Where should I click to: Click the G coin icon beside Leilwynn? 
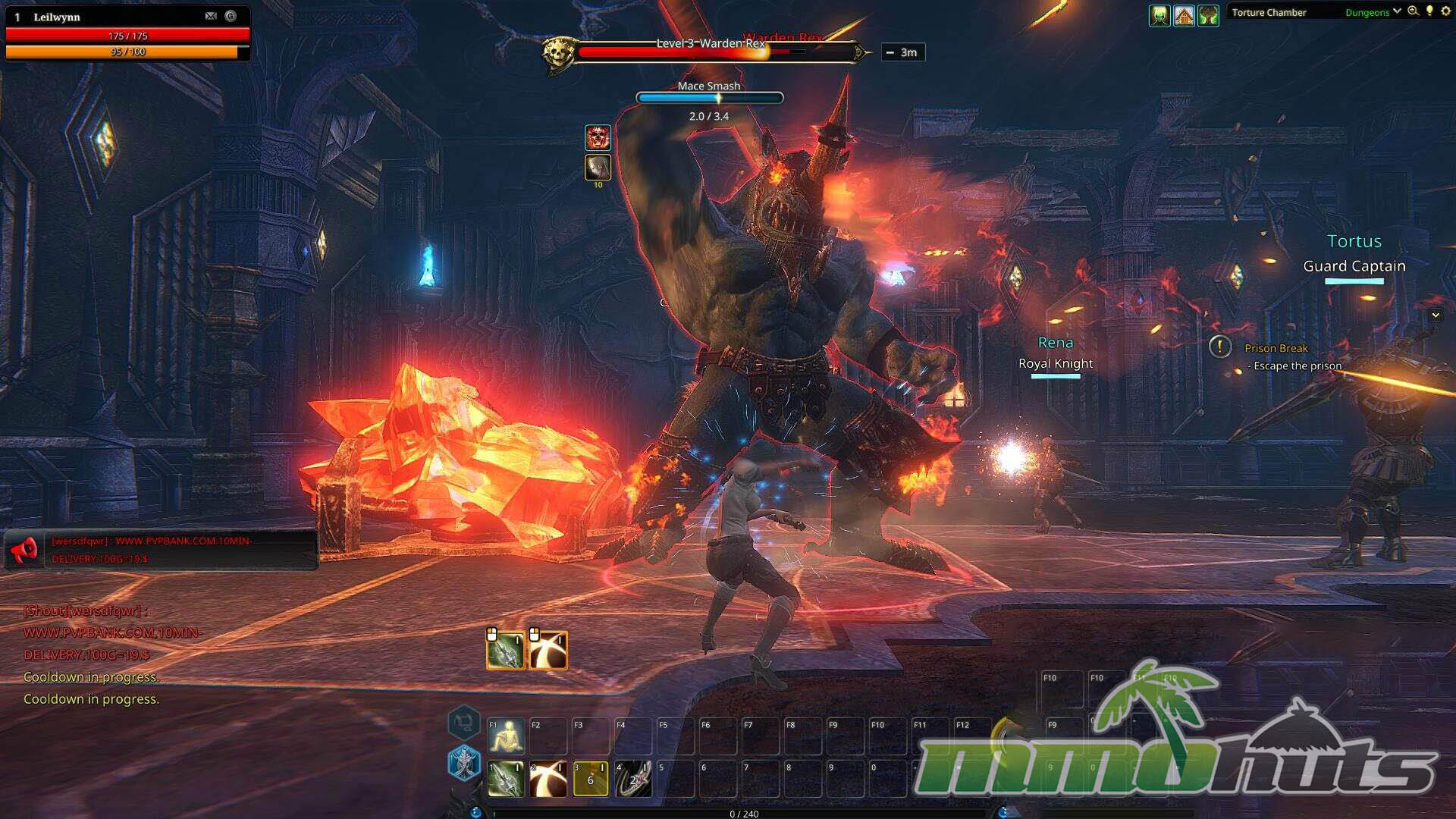(x=231, y=16)
